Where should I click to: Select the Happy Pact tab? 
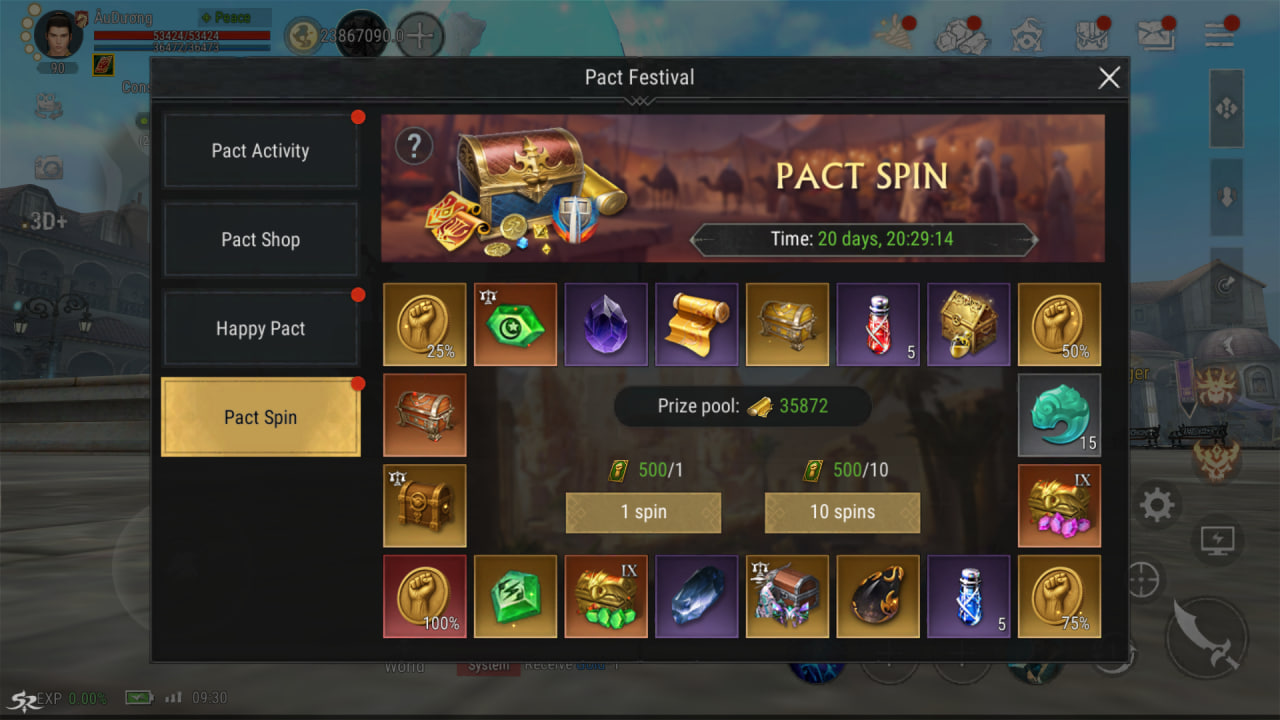point(260,329)
